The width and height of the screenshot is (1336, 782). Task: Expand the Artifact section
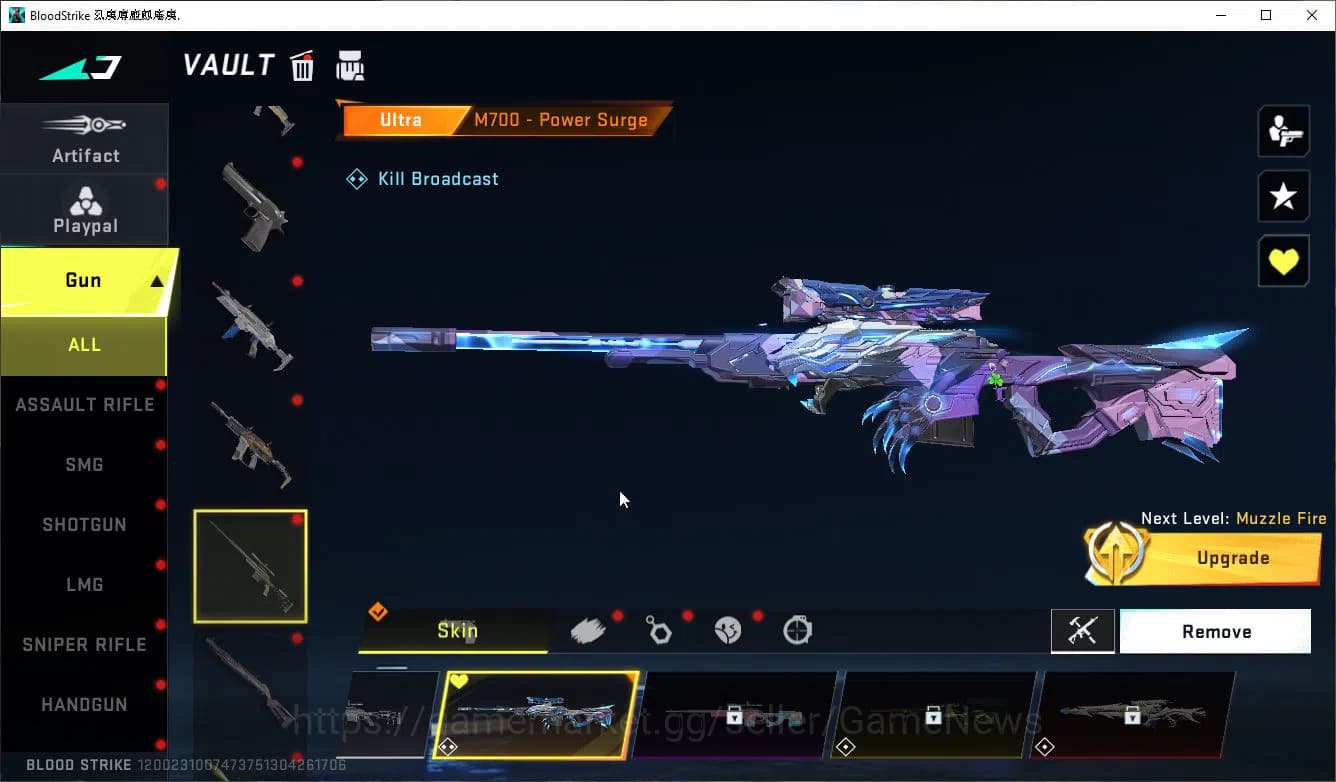[x=85, y=138]
